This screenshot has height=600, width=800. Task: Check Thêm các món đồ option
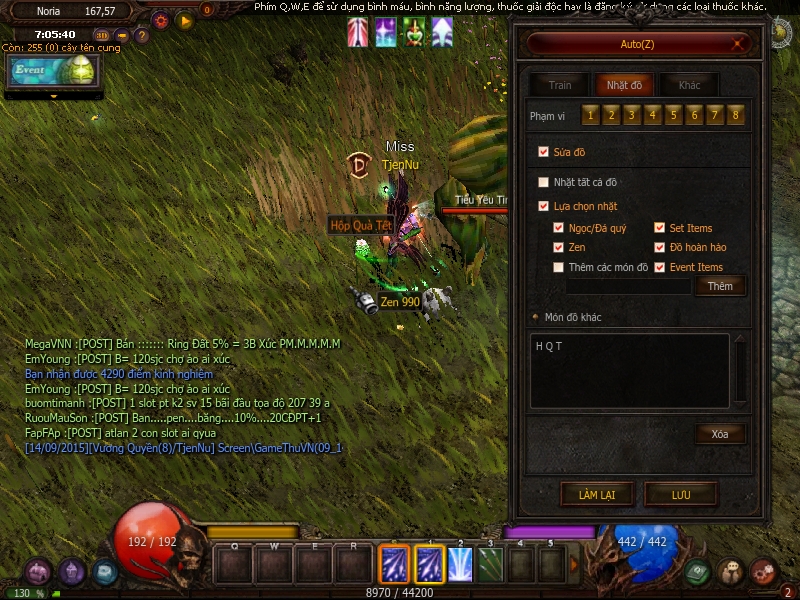tap(559, 267)
